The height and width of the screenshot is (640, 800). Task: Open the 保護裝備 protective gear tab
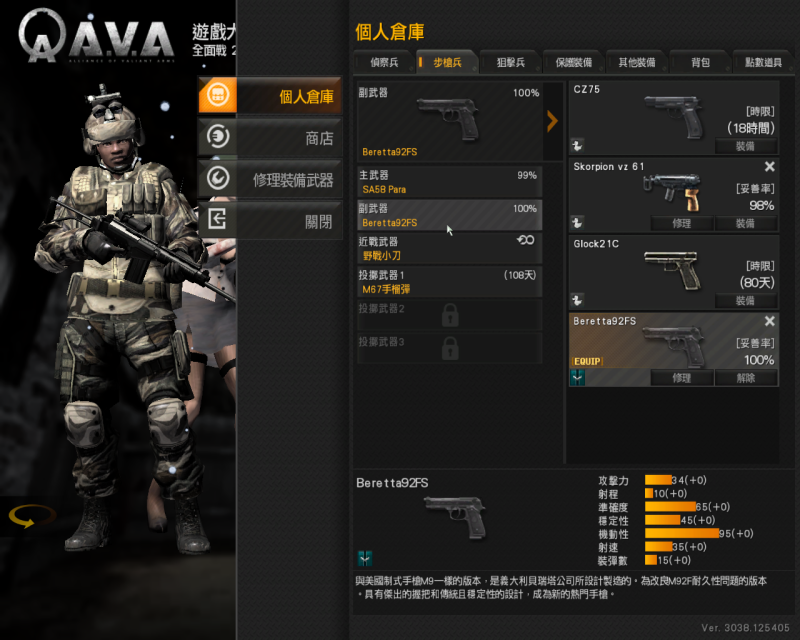click(573, 62)
